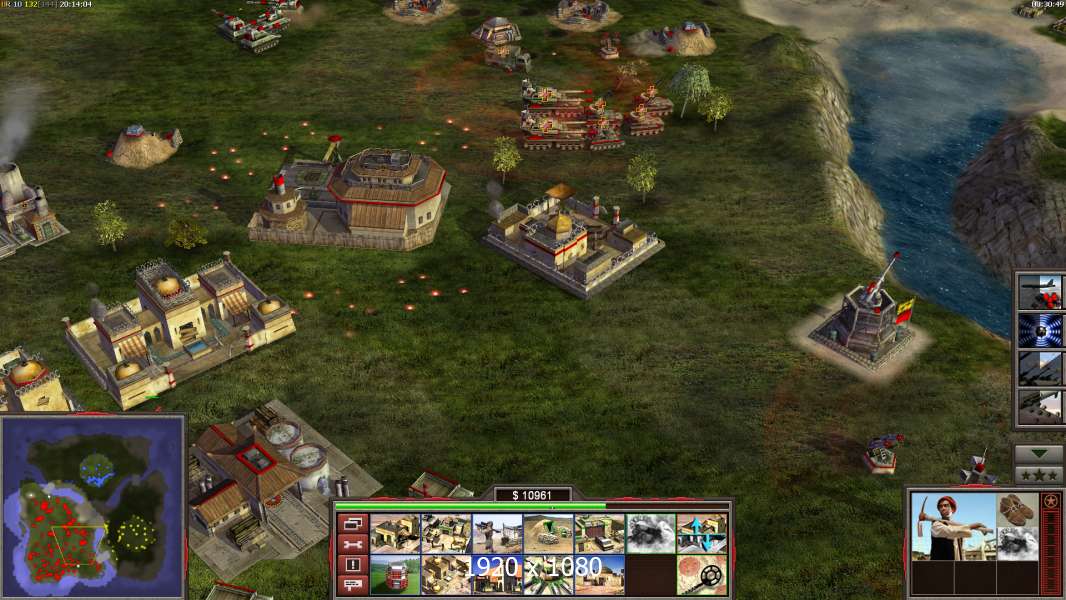1066x600 pixels.
Task: Choose the red Command Center icon
Action: click(396, 575)
